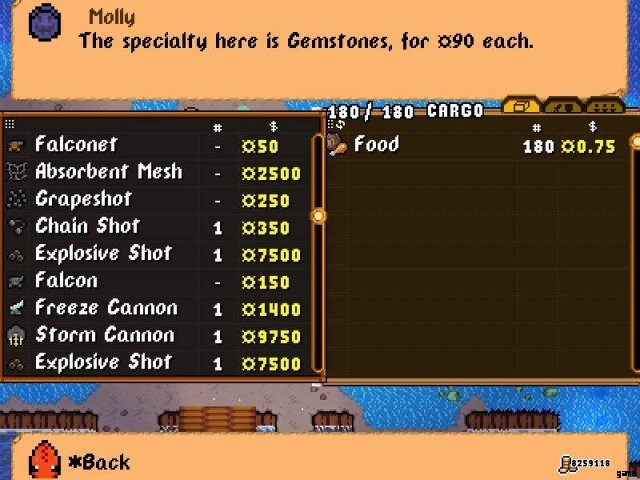Image resolution: width=640 pixels, height=480 pixels.
Task: Open the highlighted yellow cargo tab
Action: coord(521,106)
